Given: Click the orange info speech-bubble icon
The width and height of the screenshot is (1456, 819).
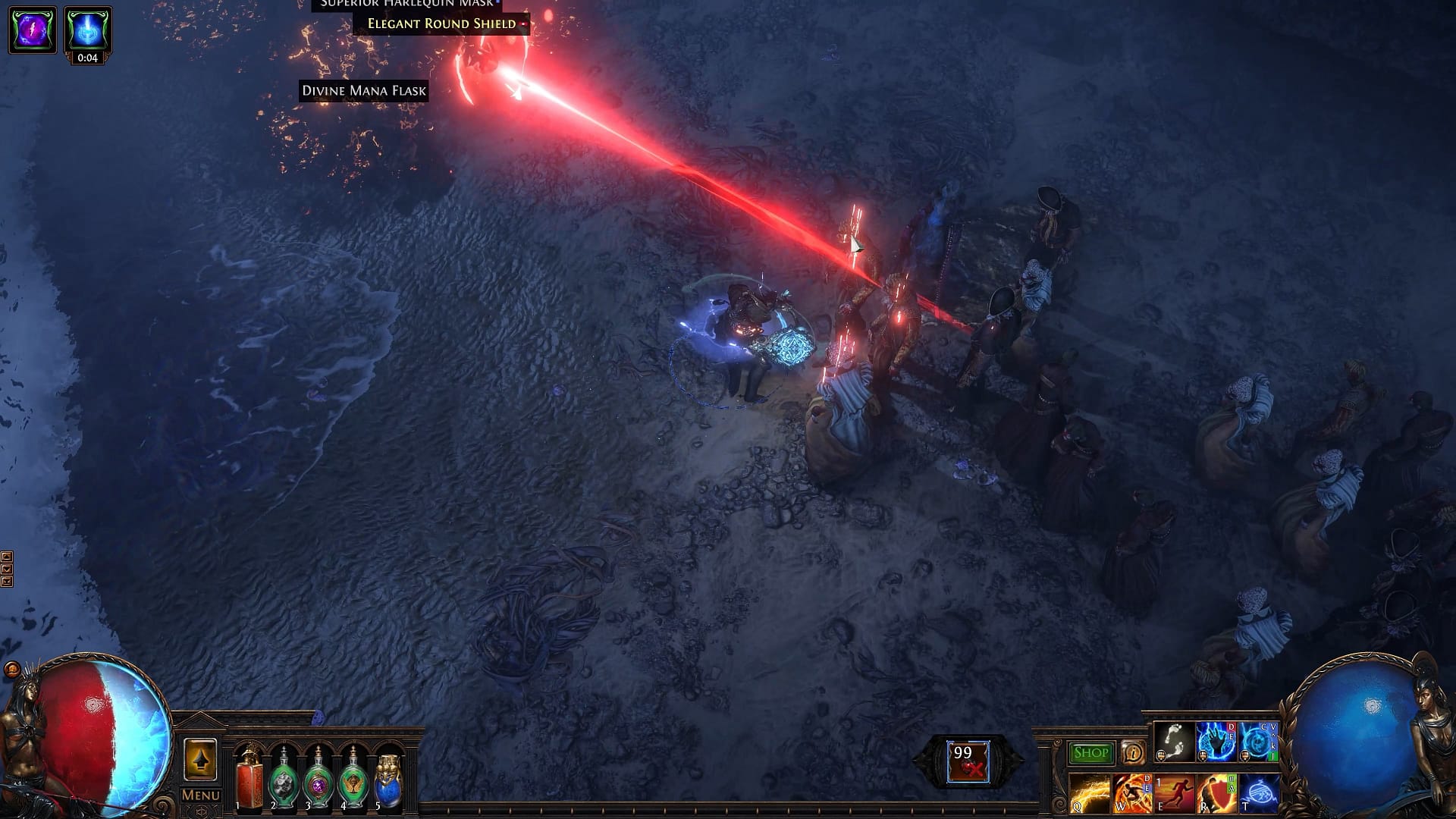Looking at the screenshot, I should (x=1133, y=752).
